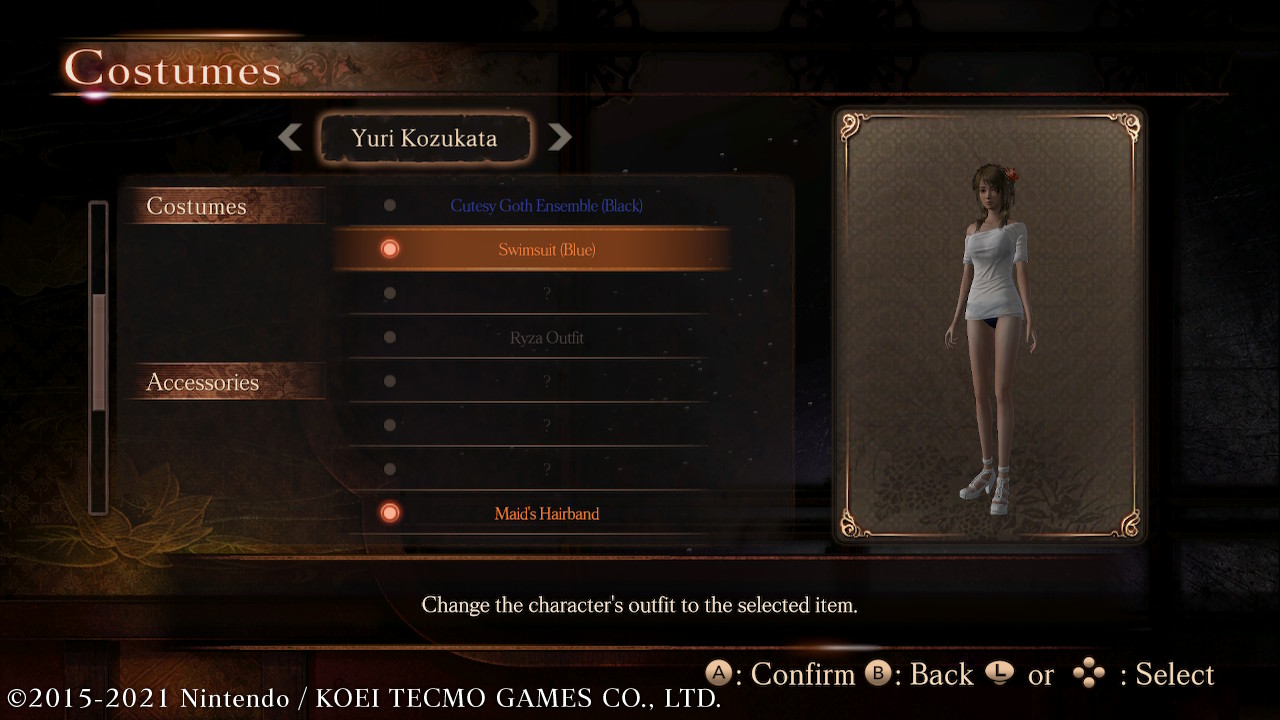Click the character preview card
Screen dimensions: 1280x720
click(x=990, y=324)
